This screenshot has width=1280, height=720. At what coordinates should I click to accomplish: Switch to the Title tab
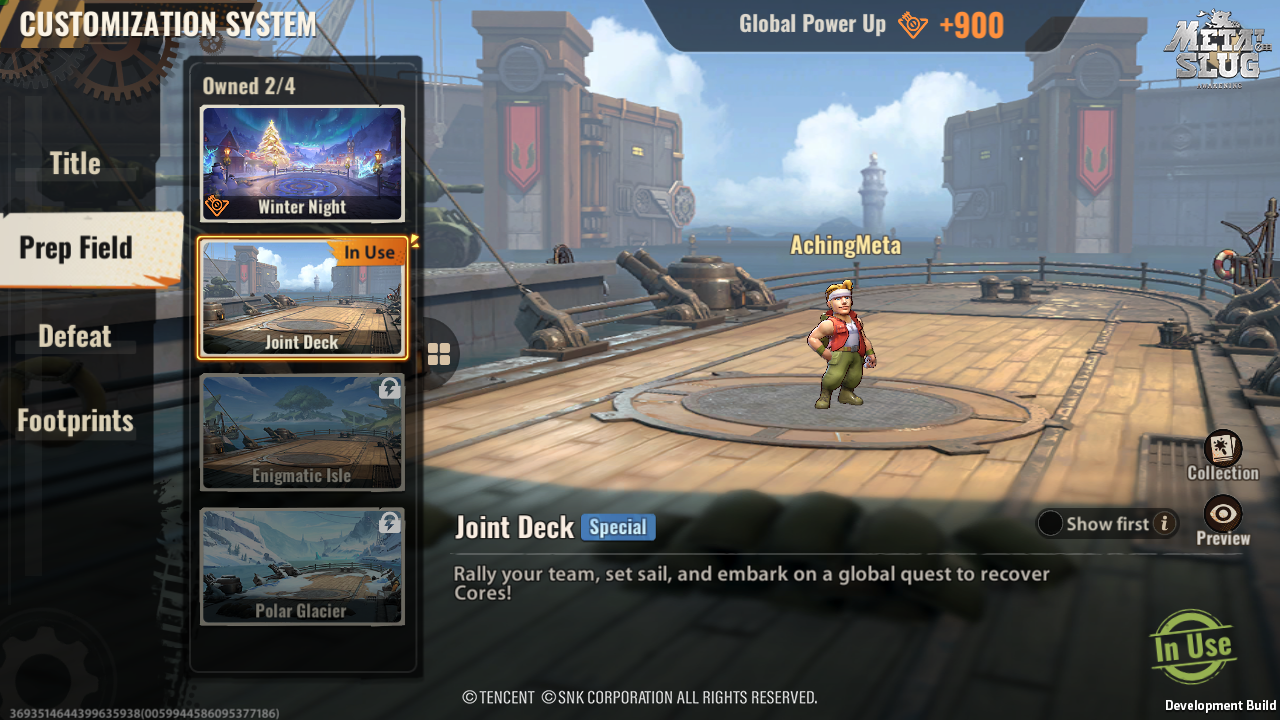tap(74, 163)
